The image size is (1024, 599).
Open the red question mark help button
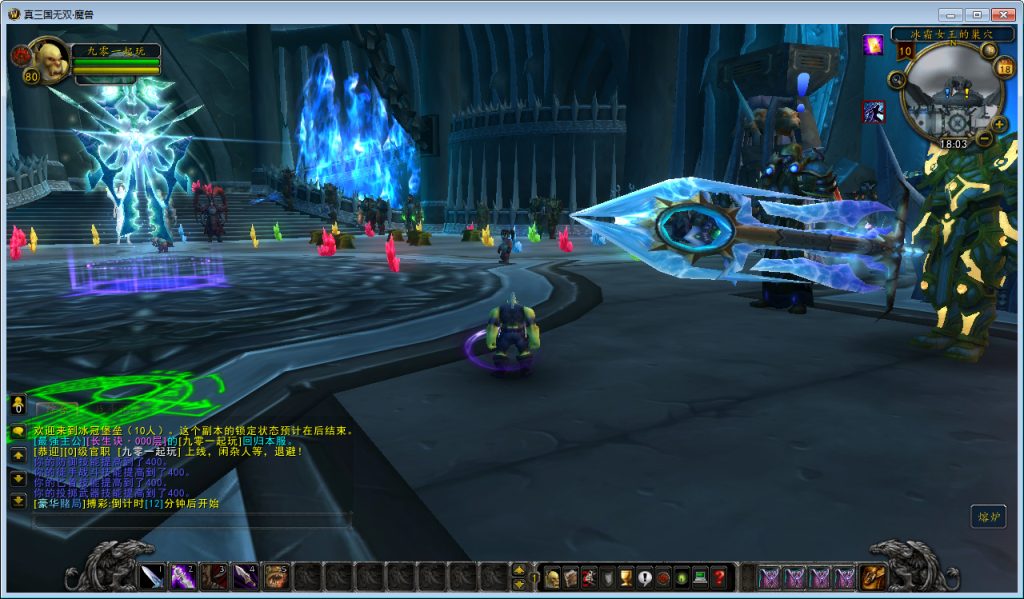[x=718, y=577]
